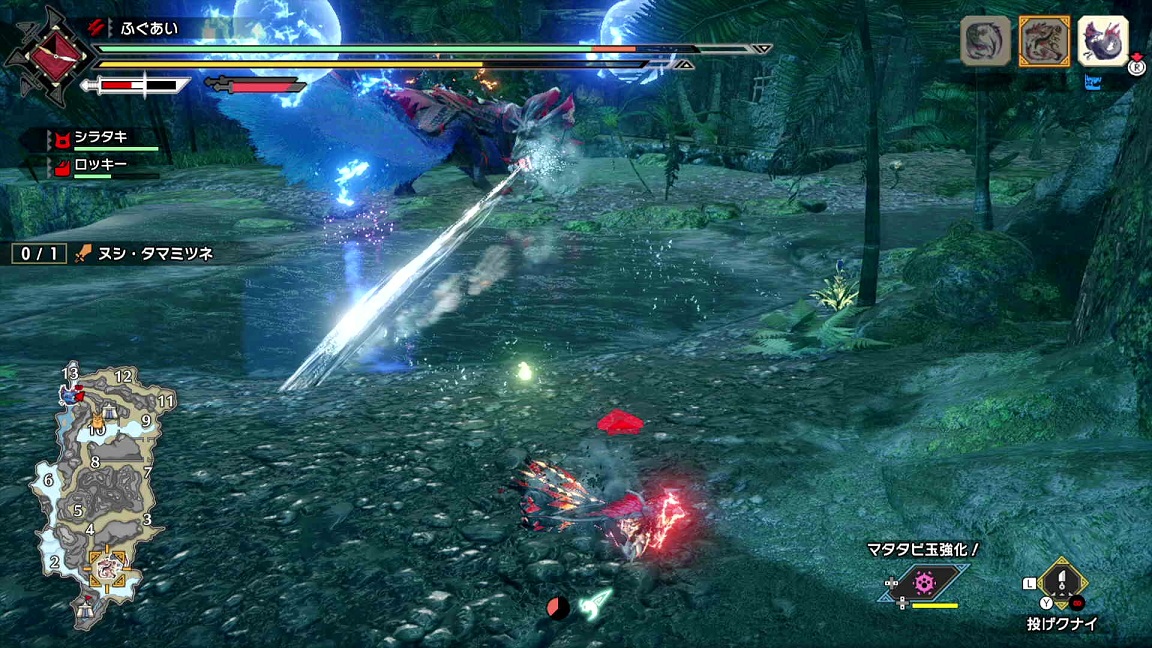Image resolution: width=1152 pixels, height=648 pixels.
Task: Select the purple Mizutsune monster icon
Action: point(1103,42)
